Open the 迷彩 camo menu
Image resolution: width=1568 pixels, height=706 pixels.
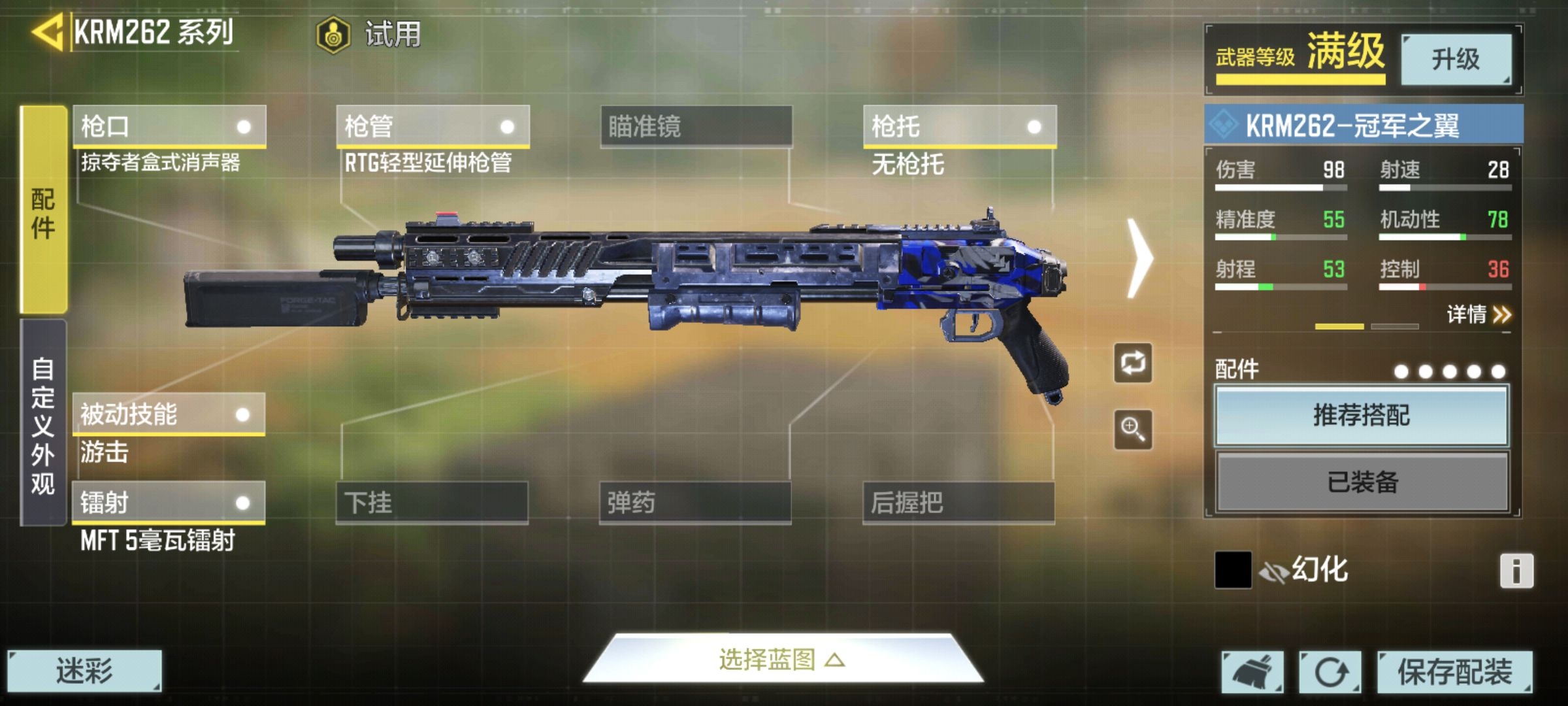point(84,671)
